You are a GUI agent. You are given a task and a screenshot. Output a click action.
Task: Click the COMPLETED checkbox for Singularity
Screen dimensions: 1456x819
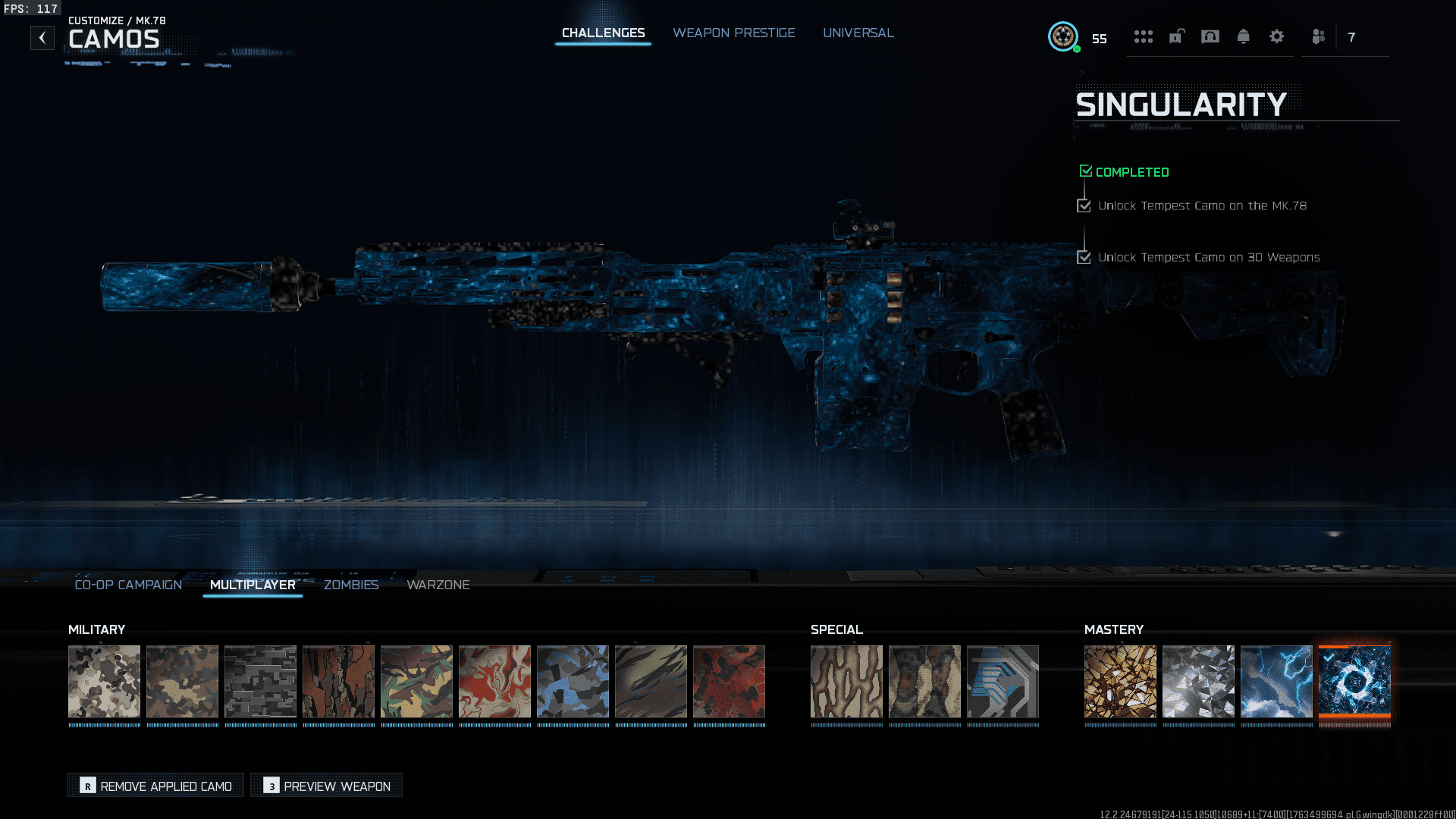1085,171
